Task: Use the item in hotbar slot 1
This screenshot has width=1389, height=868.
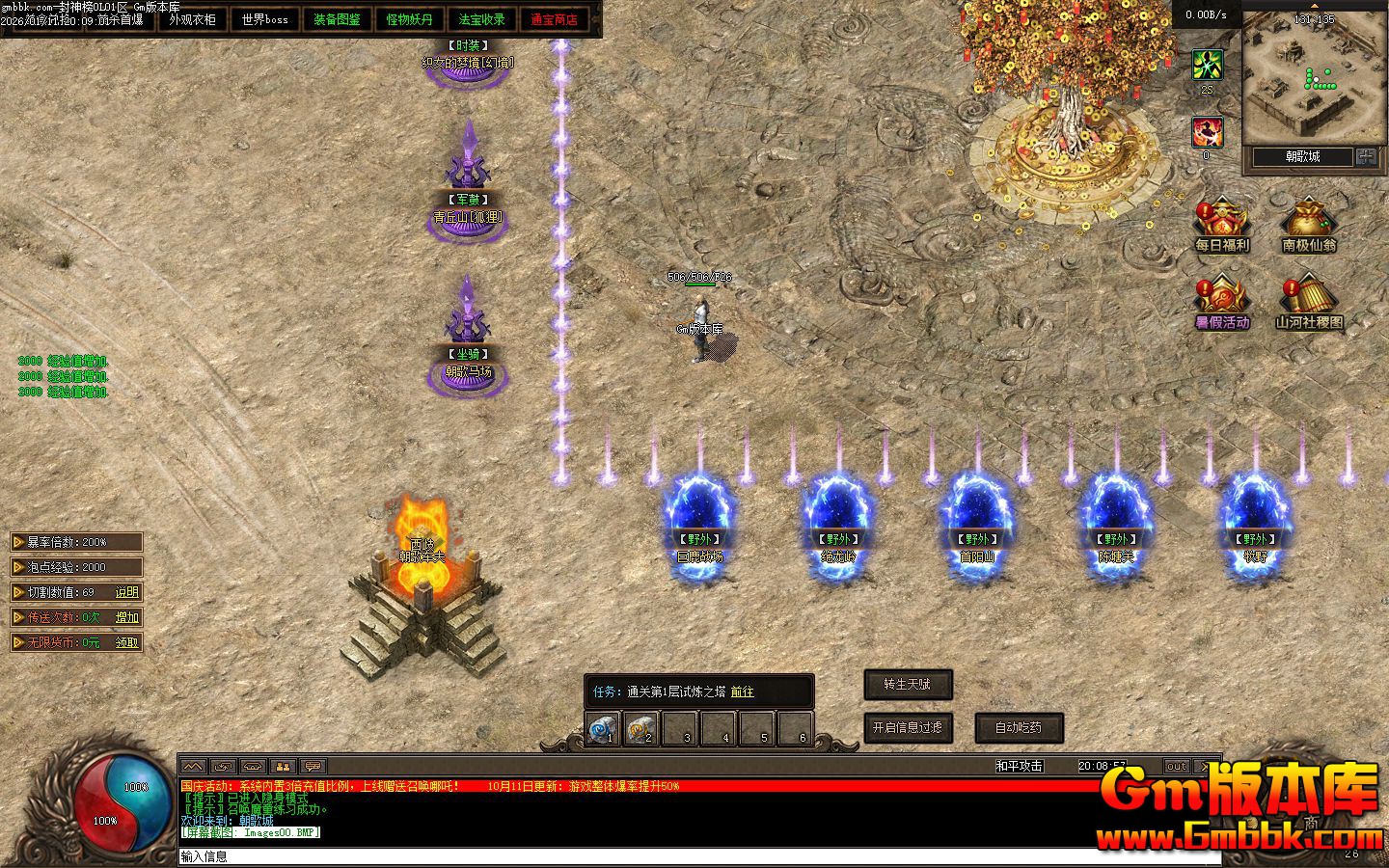Action: (x=603, y=729)
